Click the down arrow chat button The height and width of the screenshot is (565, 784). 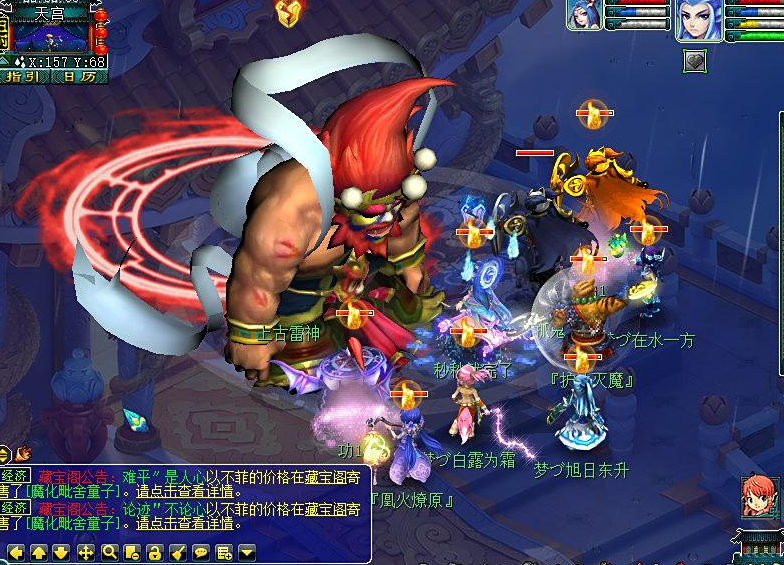tap(62, 552)
